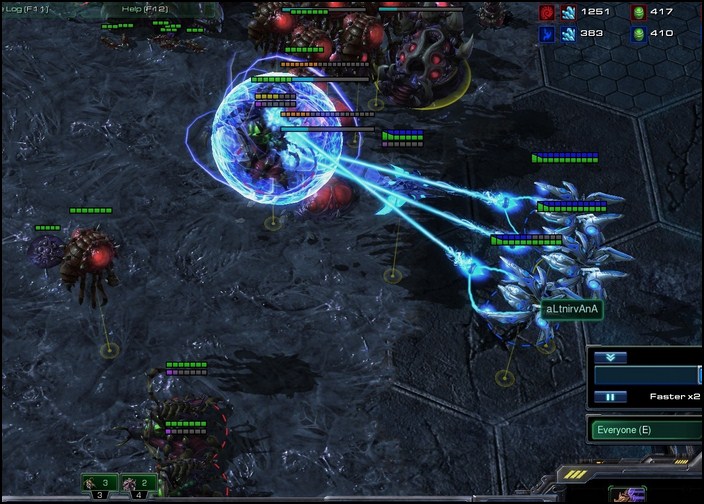Select control group 4
Viewport: 704px width, 504px height.
point(138,484)
